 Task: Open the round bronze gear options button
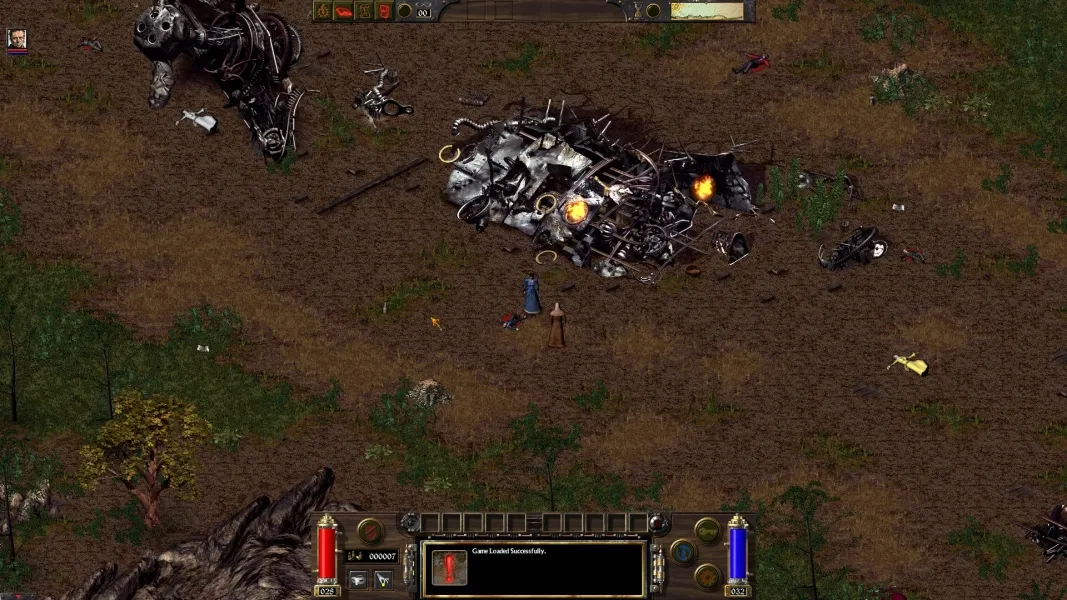[708, 575]
